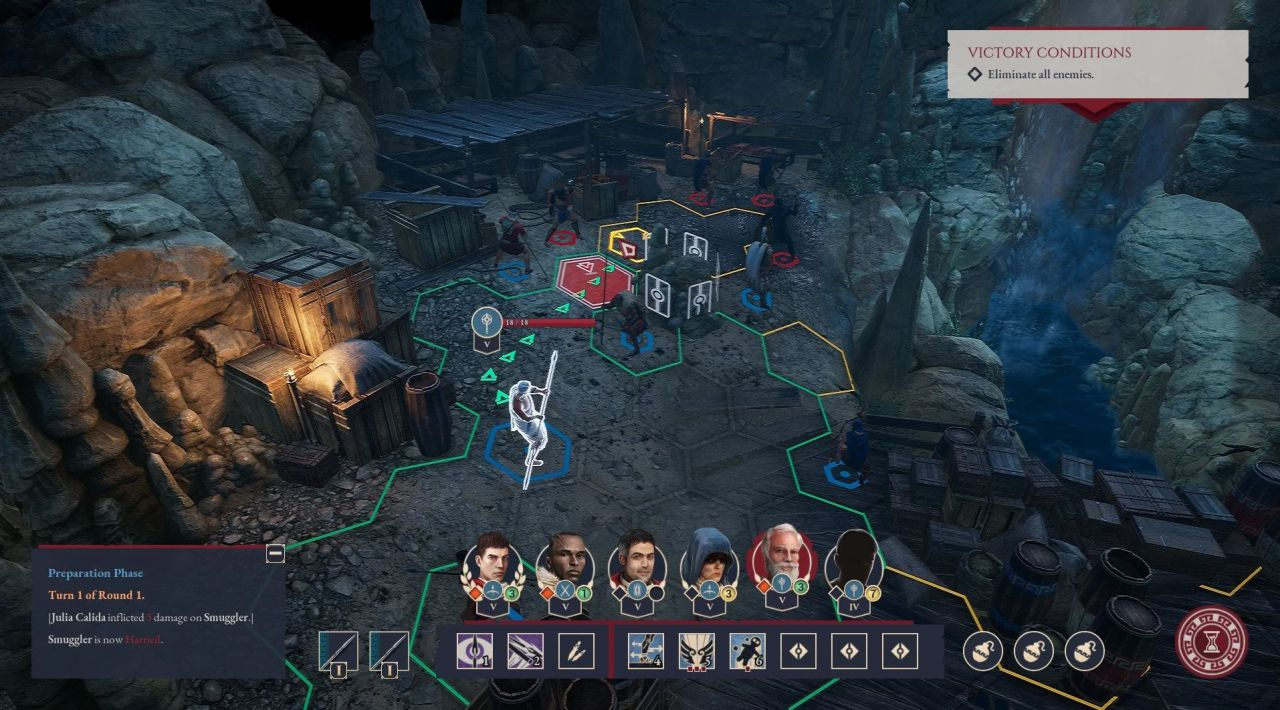This screenshot has width=1280, height=710.
Task: Activate the blue movement arrows ability
Action: [645, 652]
